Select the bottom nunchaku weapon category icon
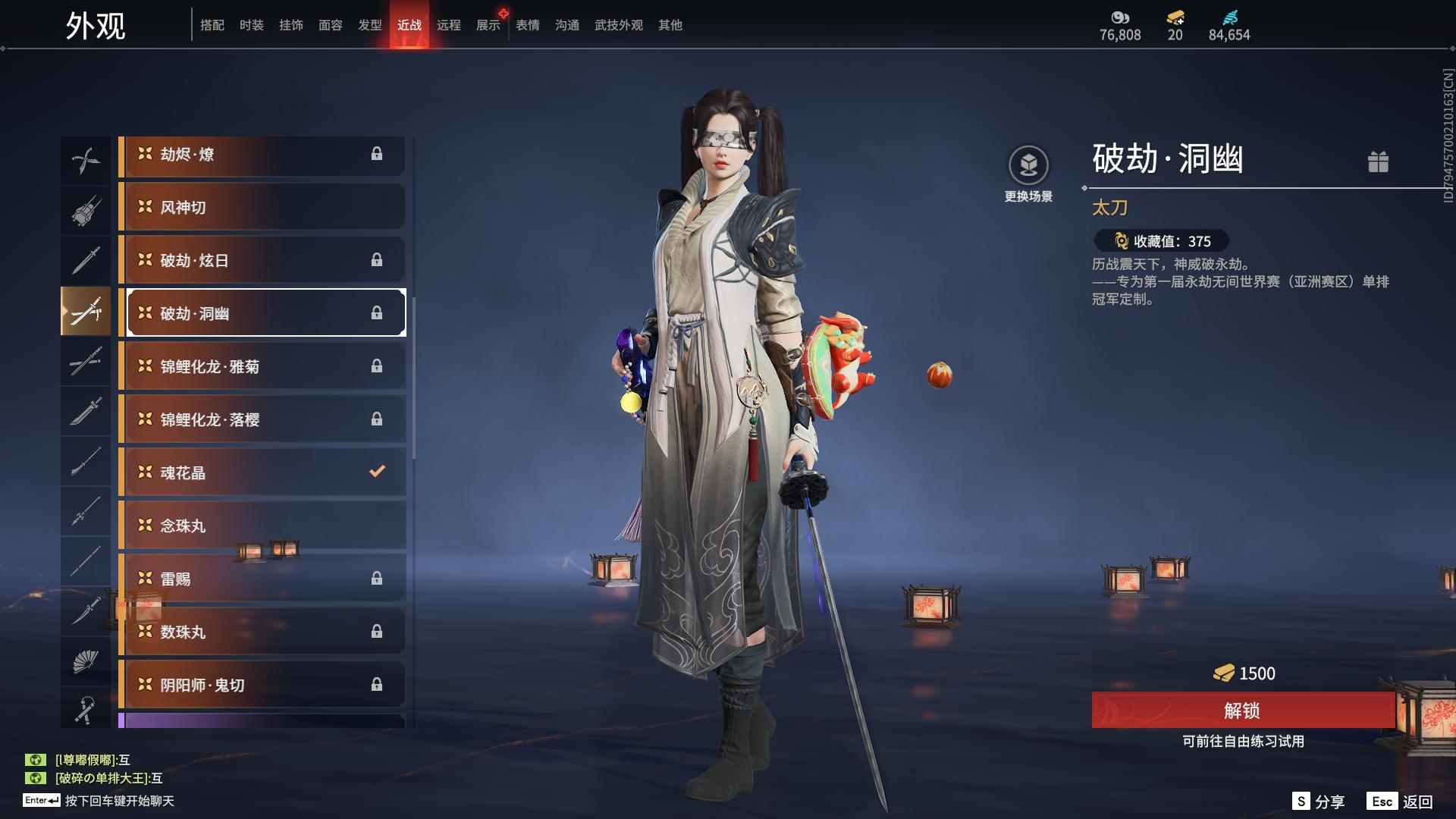The width and height of the screenshot is (1456, 819). click(x=86, y=711)
